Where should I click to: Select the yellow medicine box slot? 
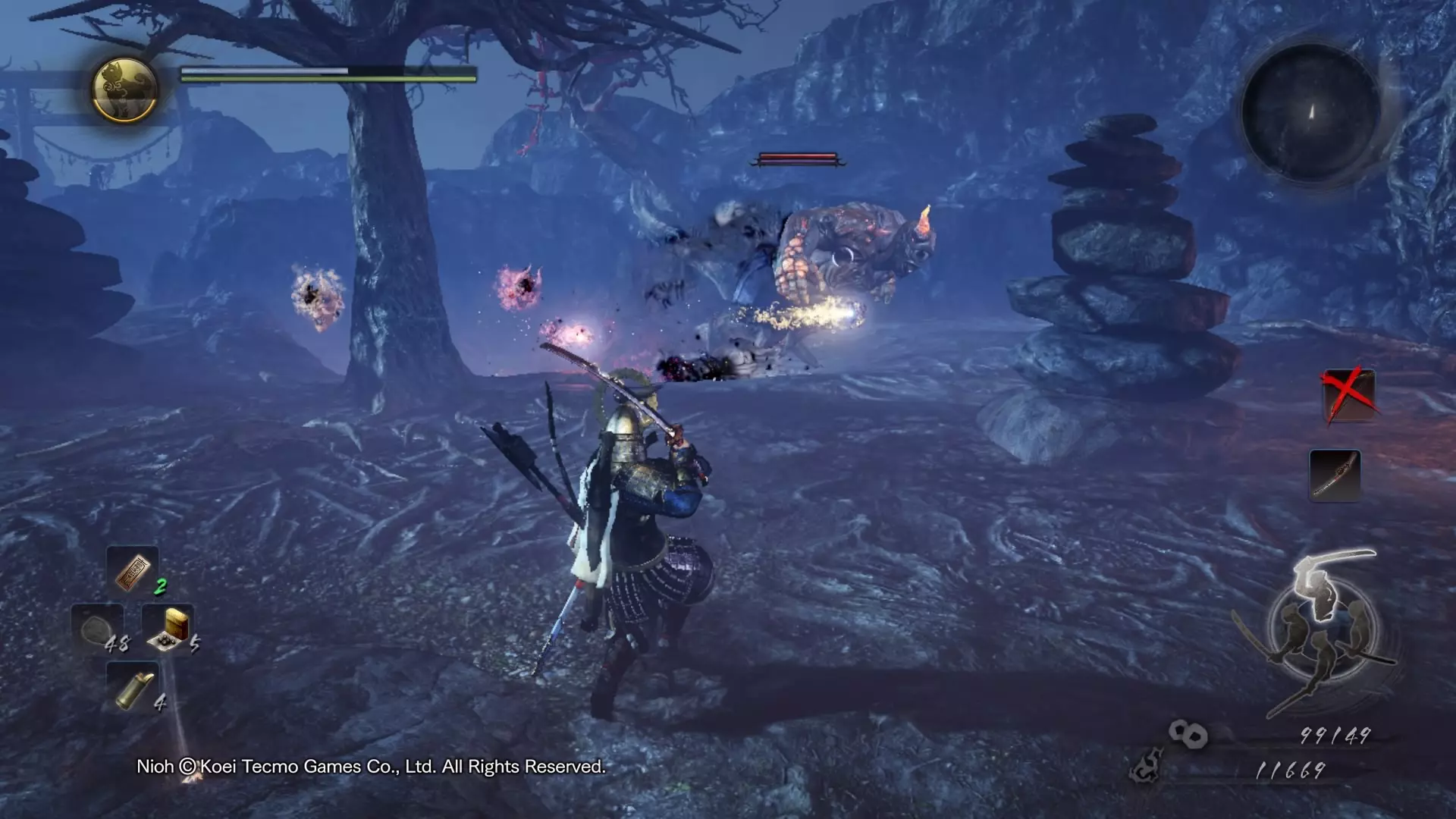coord(168,628)
